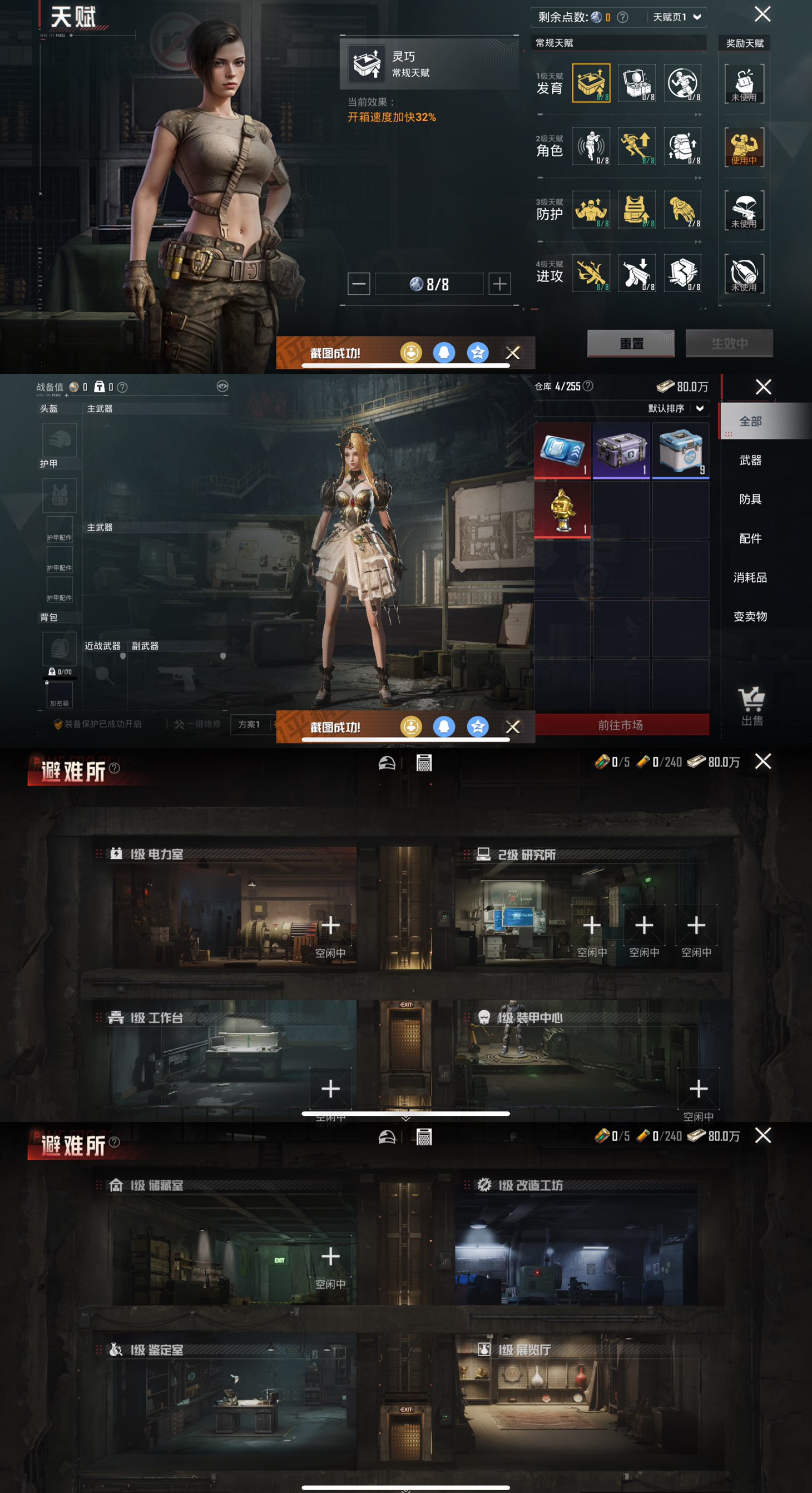Select the running speed talent in 角色 row
The image size is (812, 1493).
pyautogui.click(x=636, y=148)
